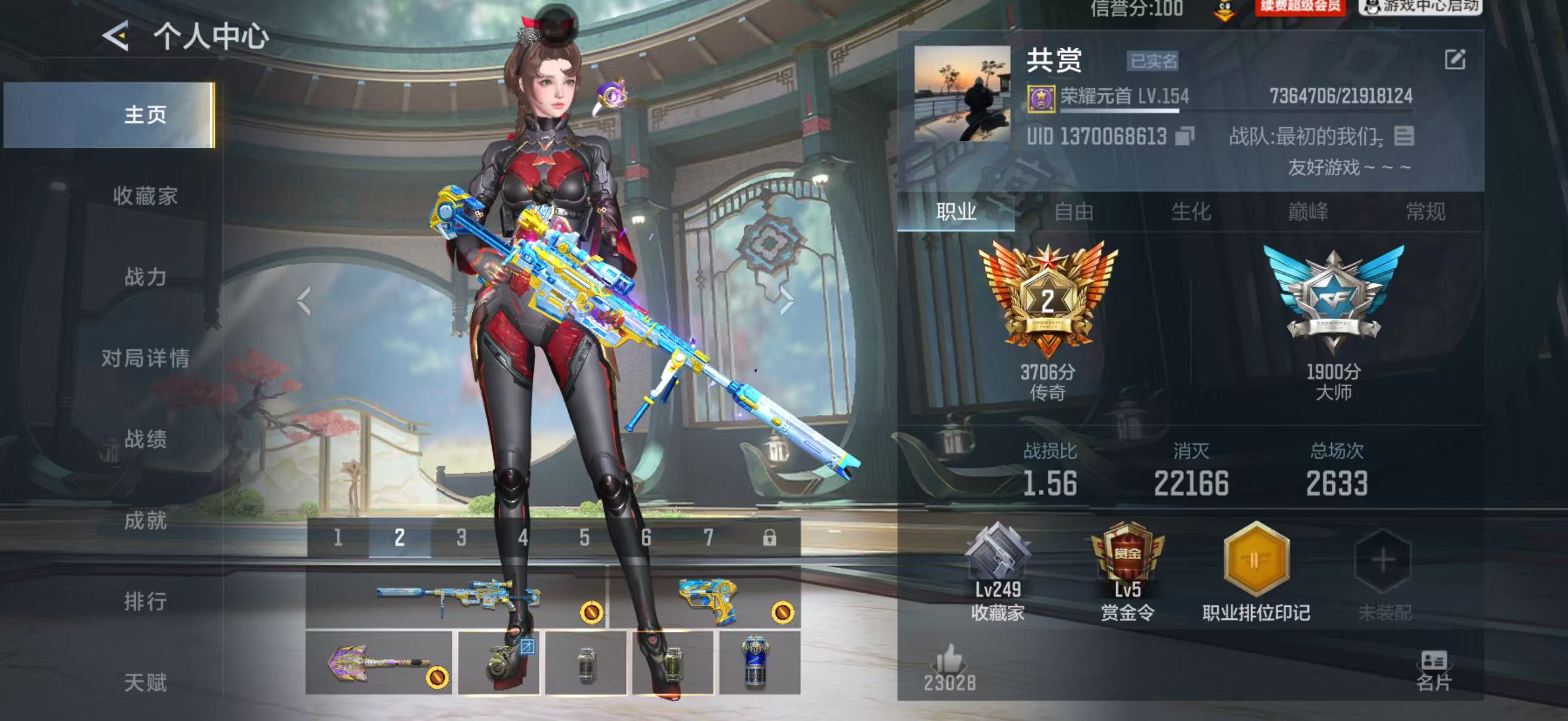Open the 天赋 talent page
1568x721 pixels.
(145, 682)
